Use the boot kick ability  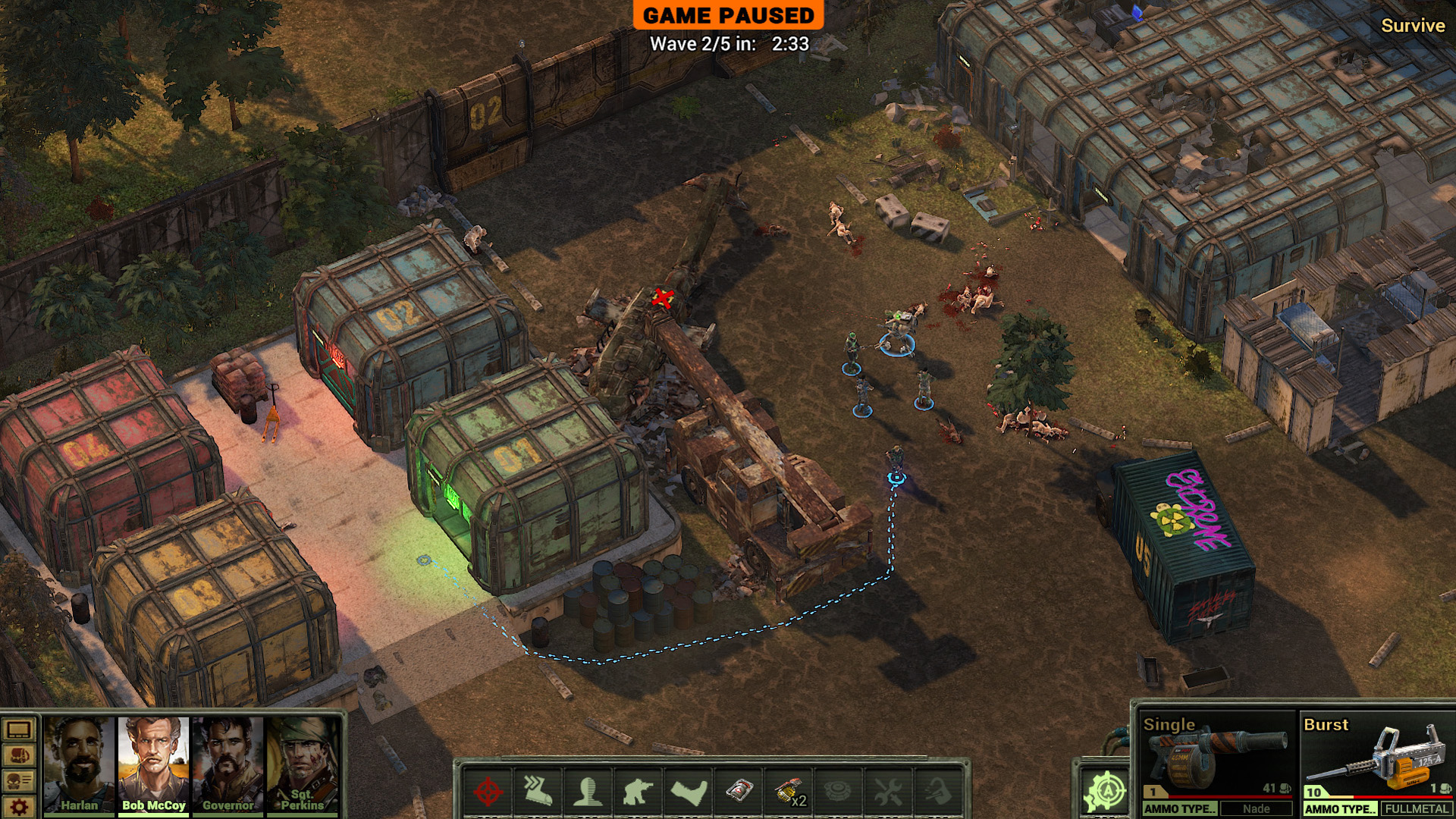[689, 792]
